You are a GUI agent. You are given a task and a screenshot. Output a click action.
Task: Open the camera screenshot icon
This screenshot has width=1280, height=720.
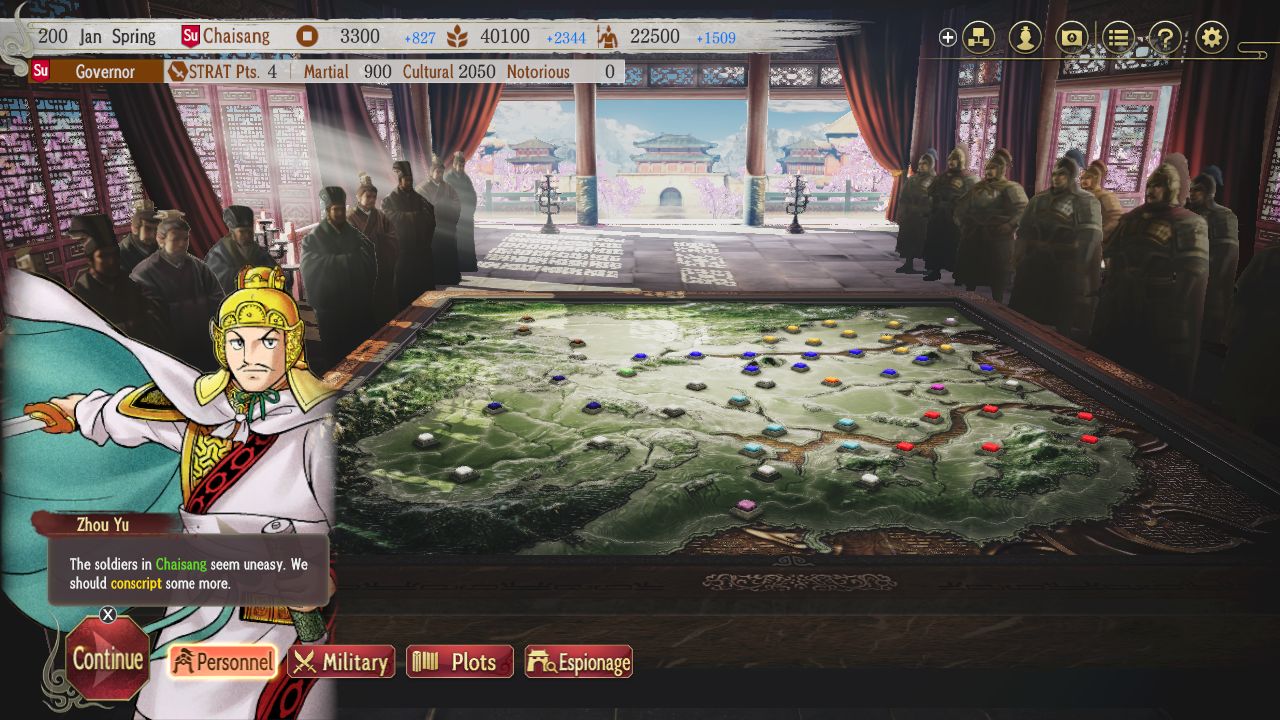1071,36
